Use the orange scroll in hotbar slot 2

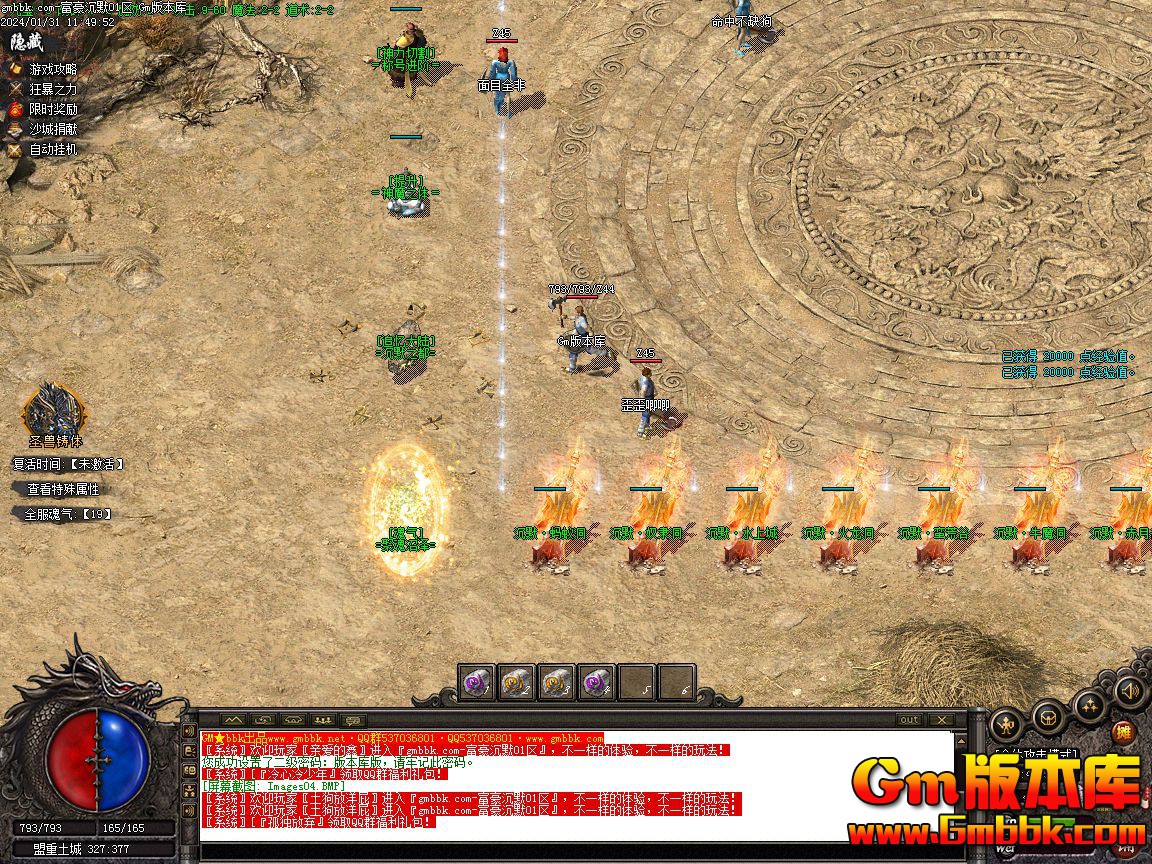(516, 682)
